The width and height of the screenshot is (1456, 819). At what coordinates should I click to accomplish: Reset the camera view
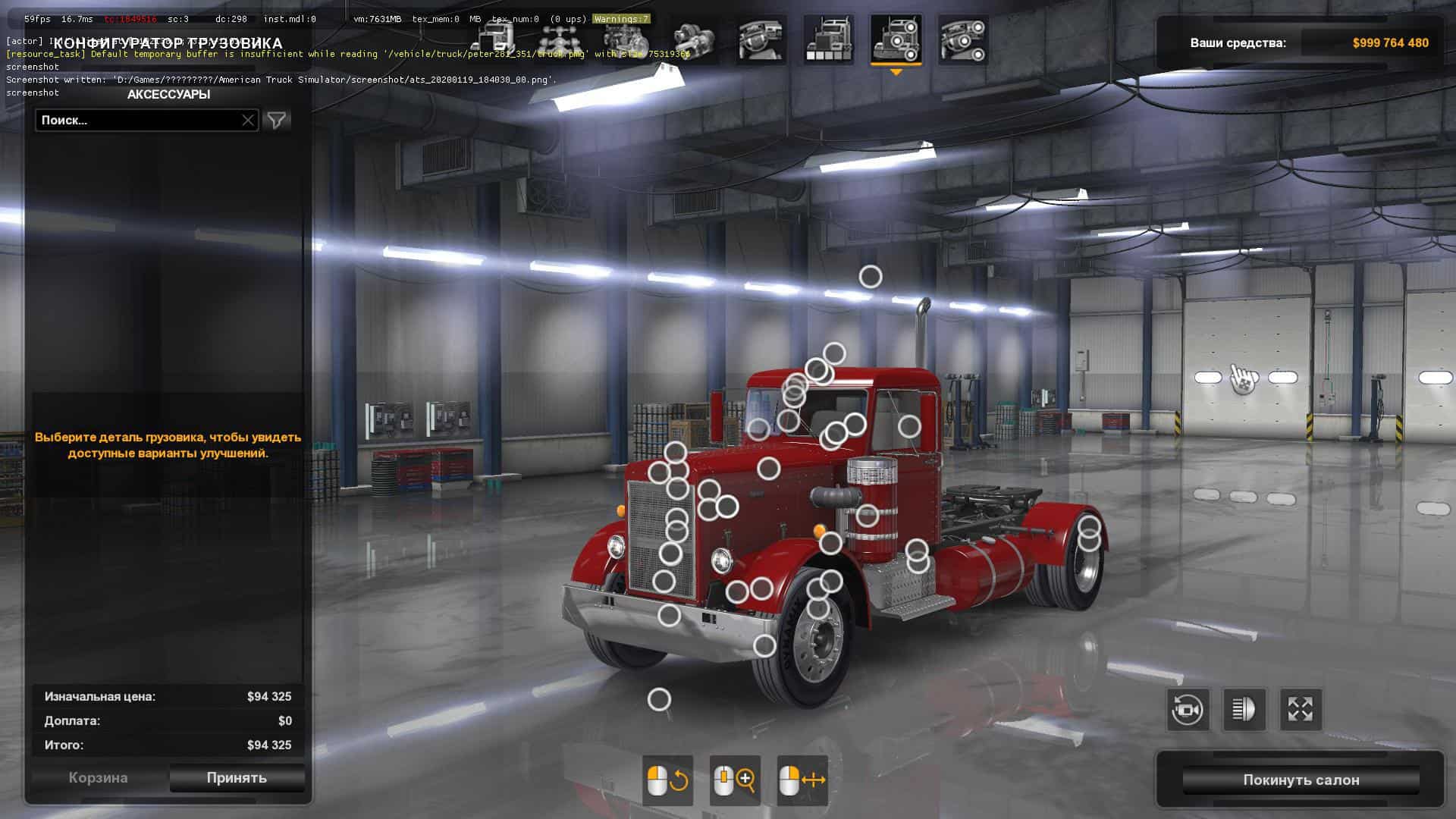coord(1187,710)
